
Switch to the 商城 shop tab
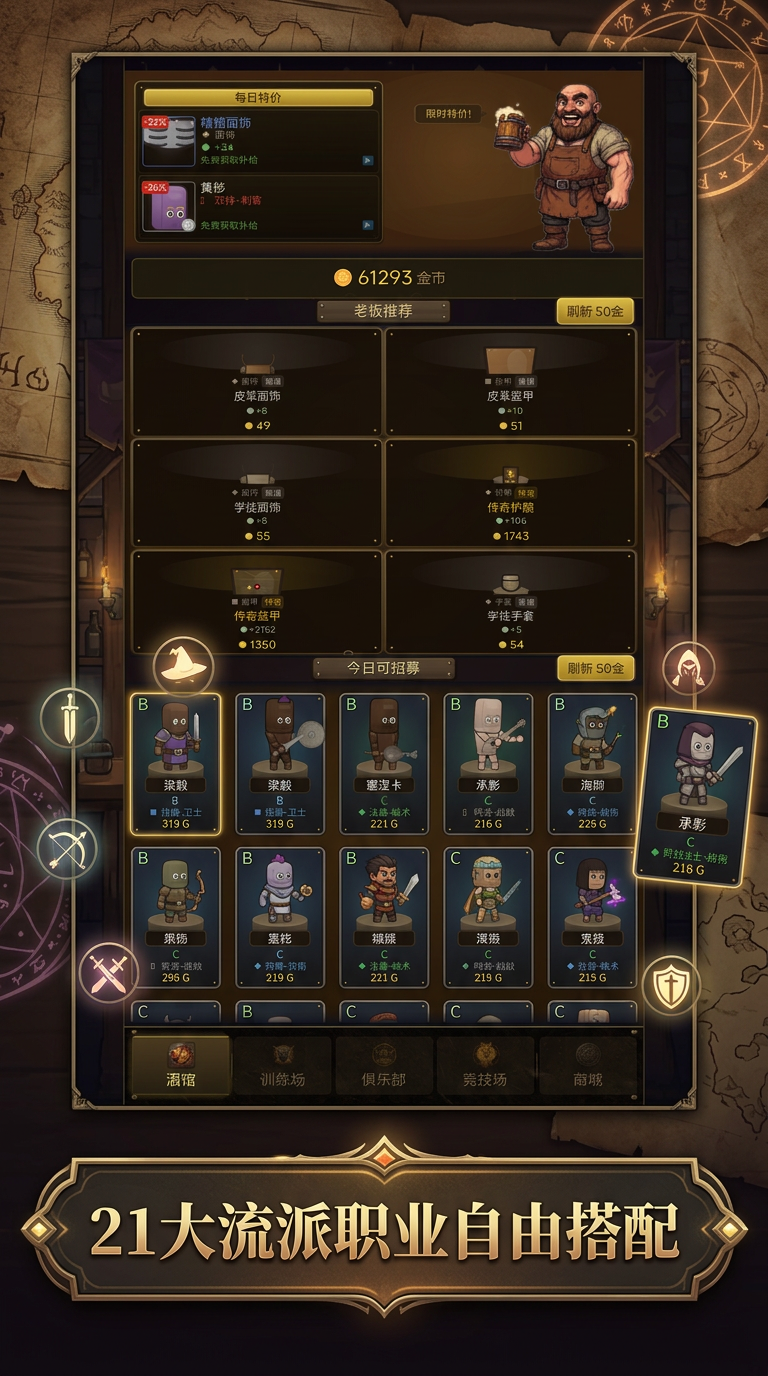click(588, 1066)
